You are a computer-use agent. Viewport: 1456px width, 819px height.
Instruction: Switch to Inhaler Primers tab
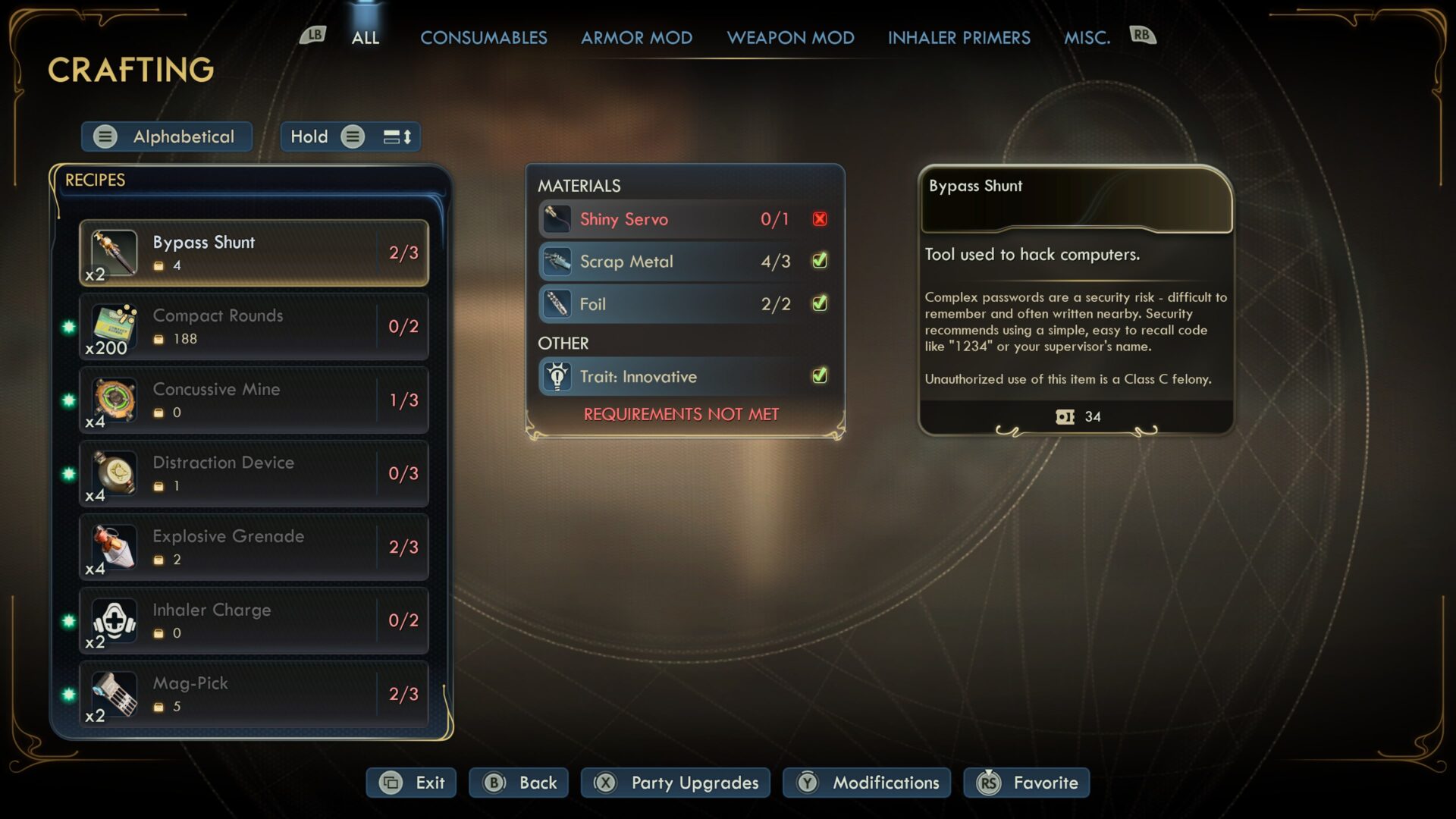click(959, 37)
